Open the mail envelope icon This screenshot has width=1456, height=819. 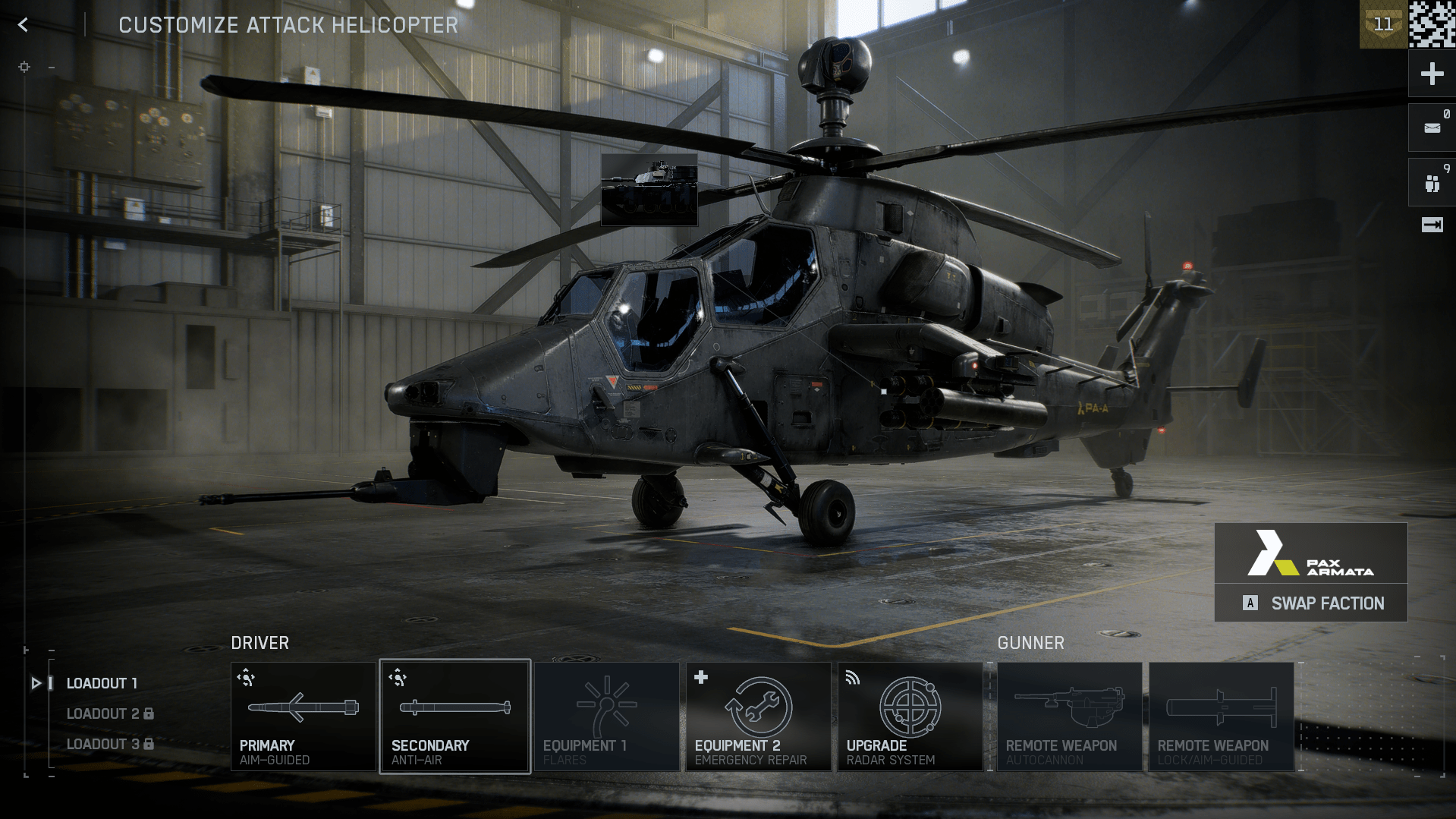[x=1432, y=128]
